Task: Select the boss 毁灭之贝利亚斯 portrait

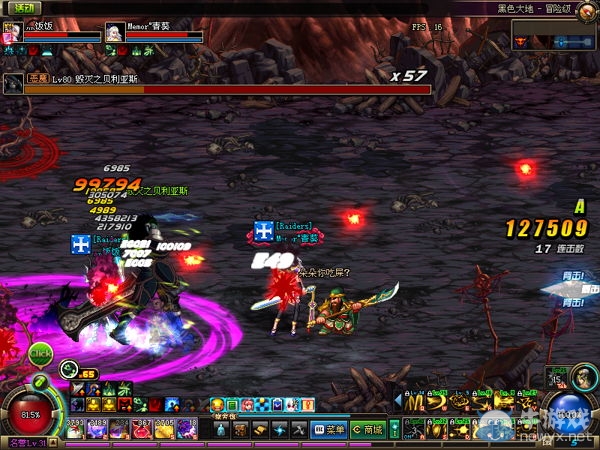Action: [12, 82]
